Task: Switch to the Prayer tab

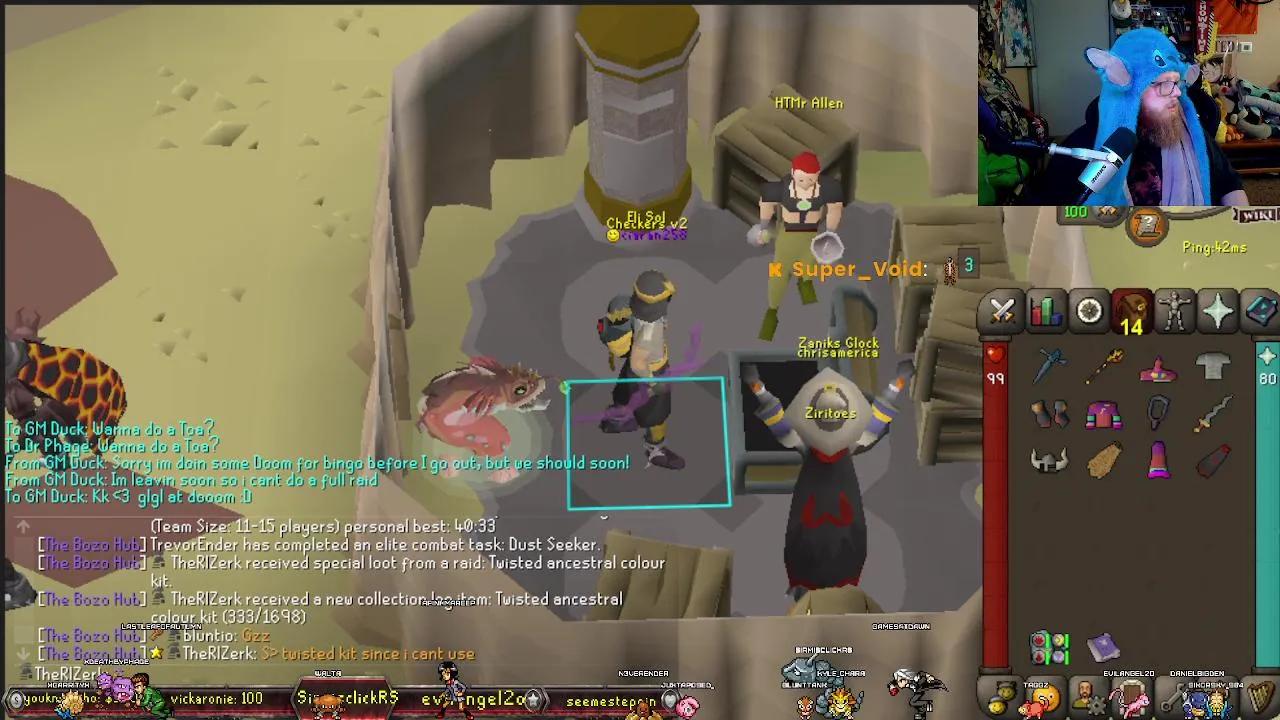Action: click(x=1217, y=311)
